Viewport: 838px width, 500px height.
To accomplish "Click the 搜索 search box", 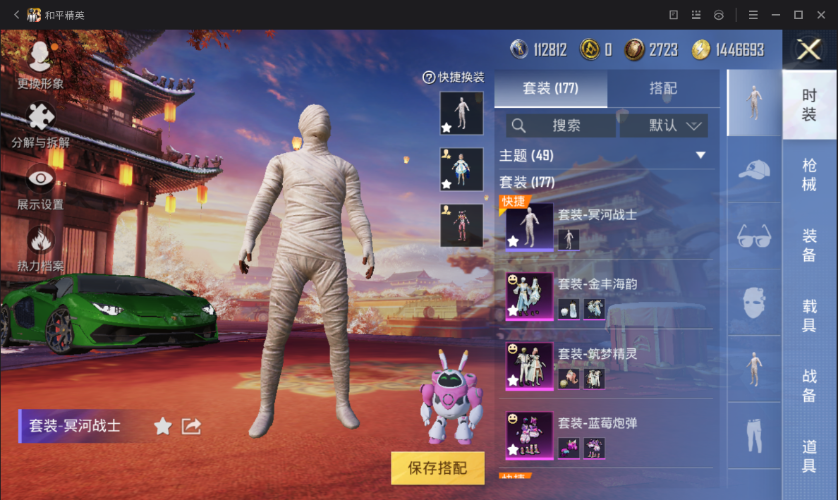I will point(561,125).
